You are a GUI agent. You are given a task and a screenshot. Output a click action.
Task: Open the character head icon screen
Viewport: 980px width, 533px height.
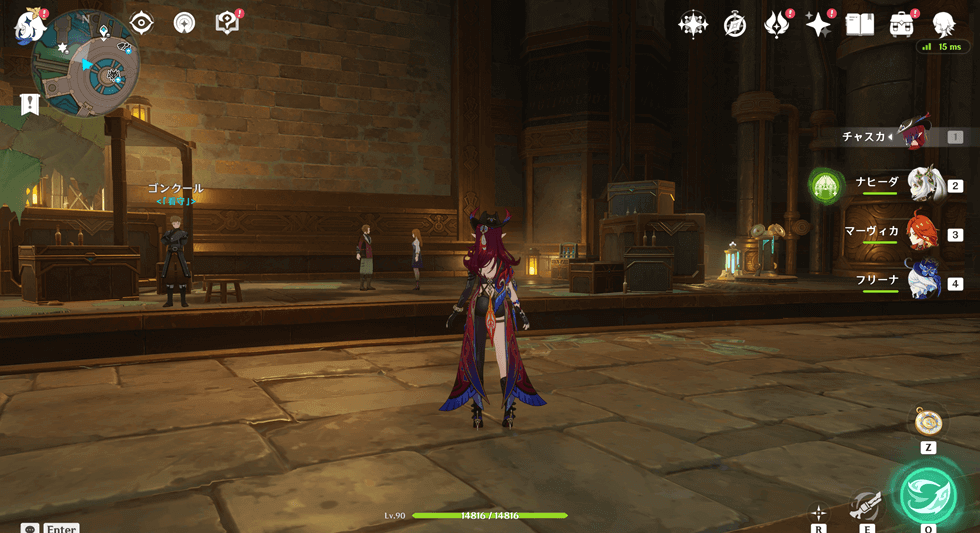(943, 25)
